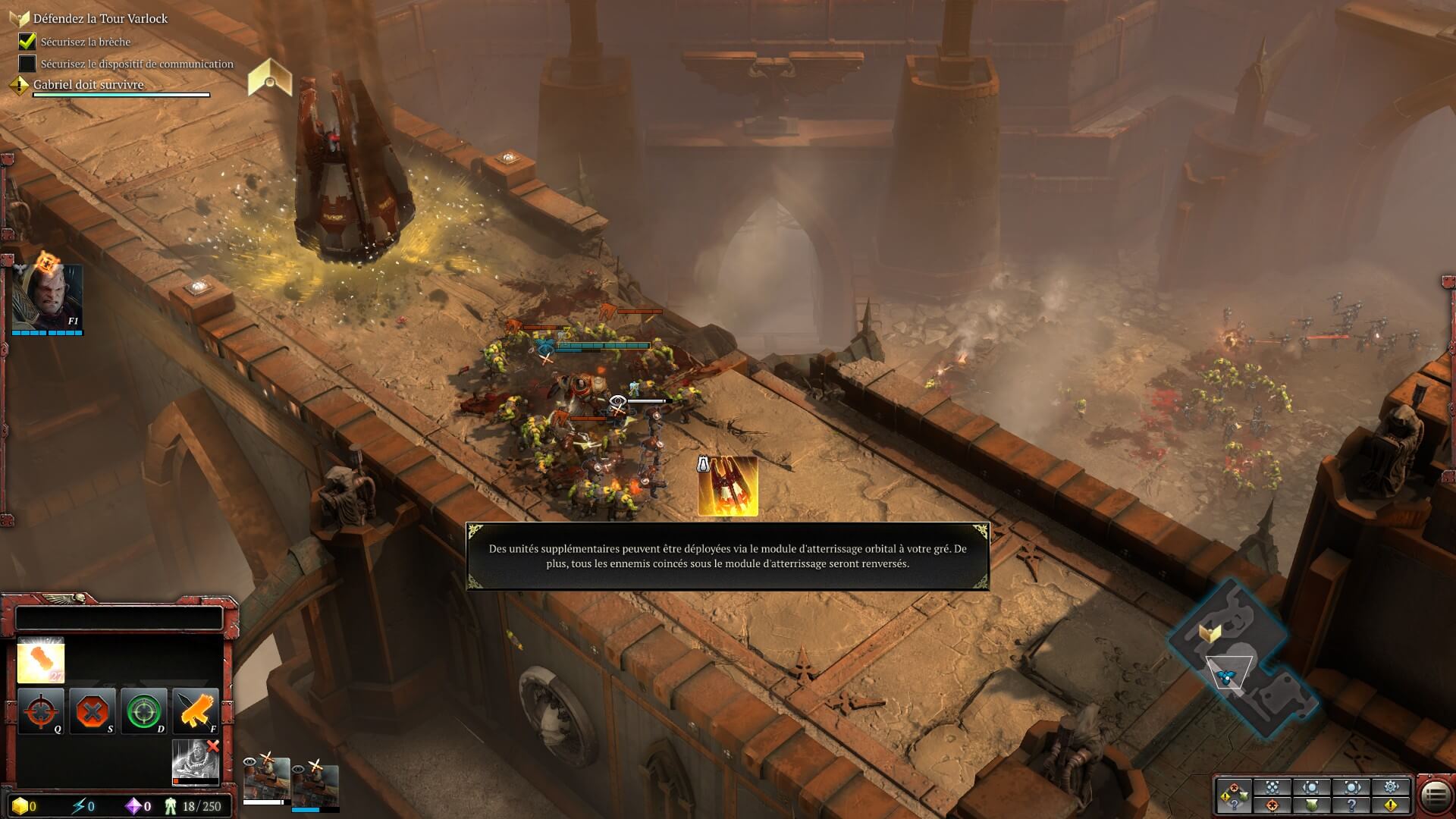Click the "Gabriel doit survivre" objective
This screenshot has width=1456, height=819.
click(88, 85)
